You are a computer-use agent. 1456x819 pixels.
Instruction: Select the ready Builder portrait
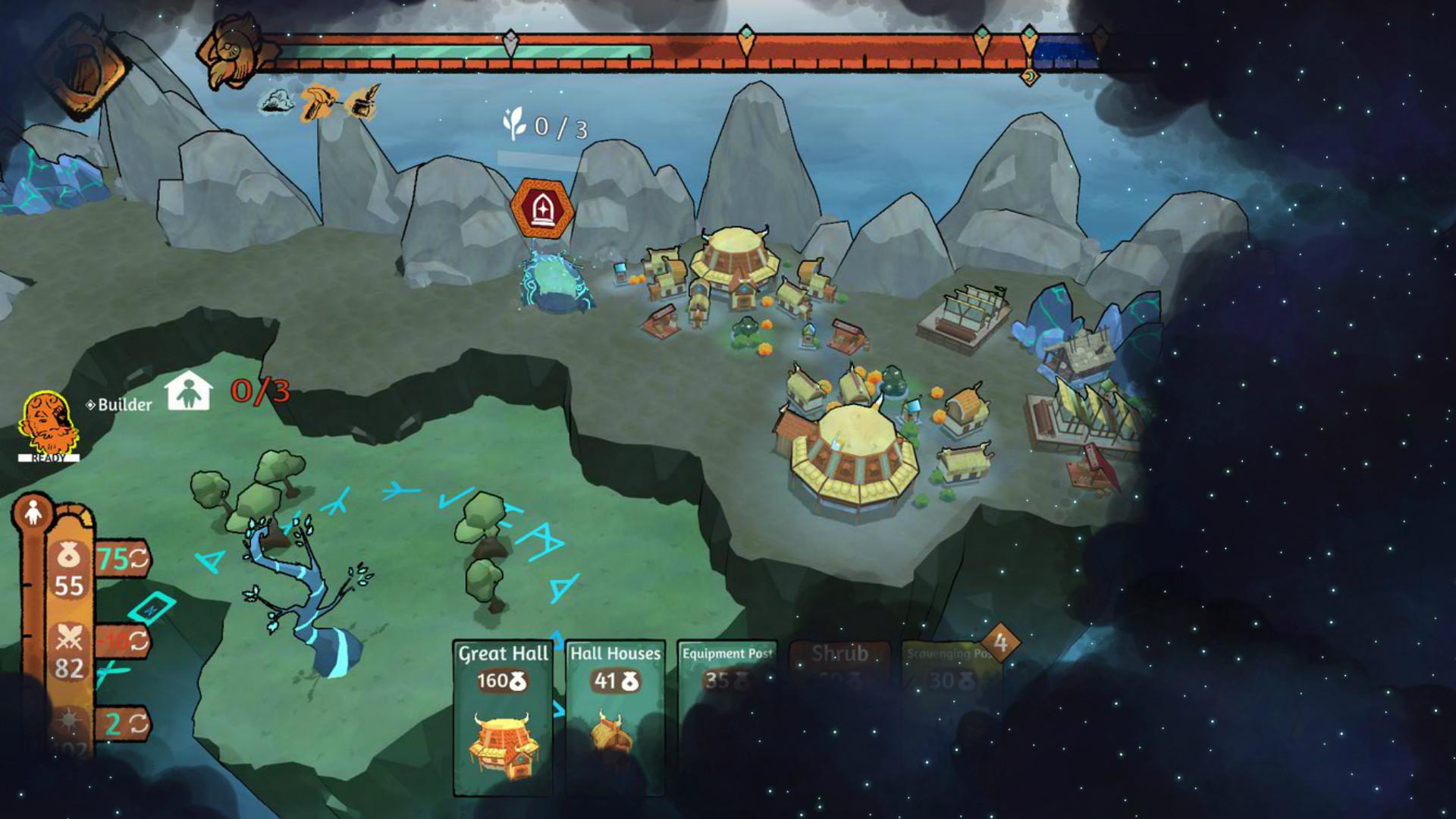49,425
